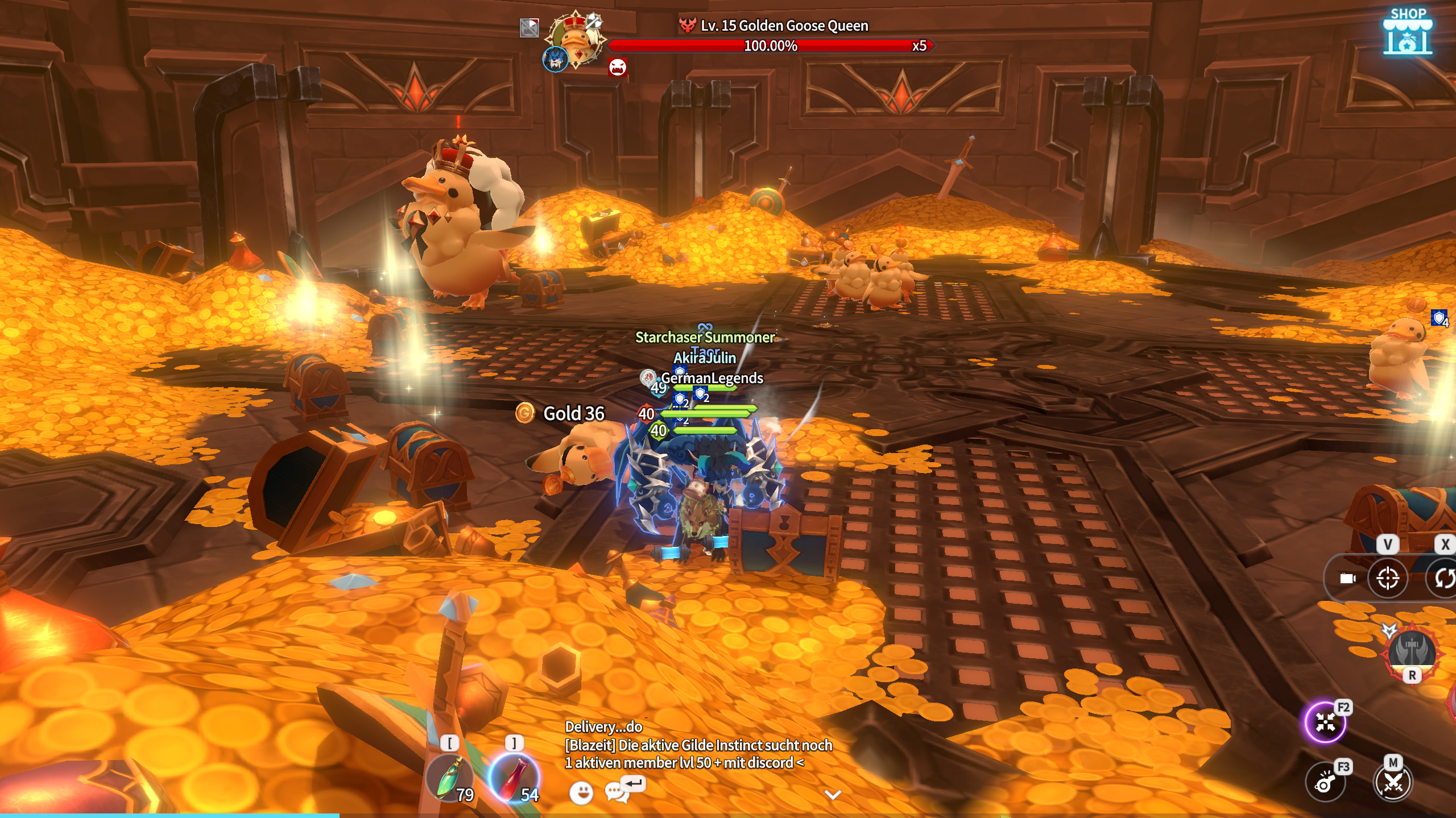
Task: Click the video camera icon
Action: 1347,579
